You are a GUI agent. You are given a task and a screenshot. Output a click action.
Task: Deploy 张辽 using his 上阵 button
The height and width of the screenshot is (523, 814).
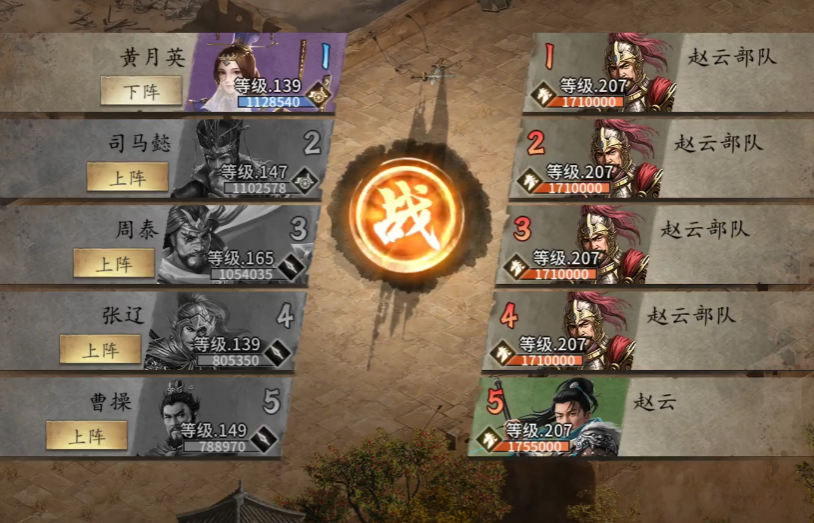point(100,349)
